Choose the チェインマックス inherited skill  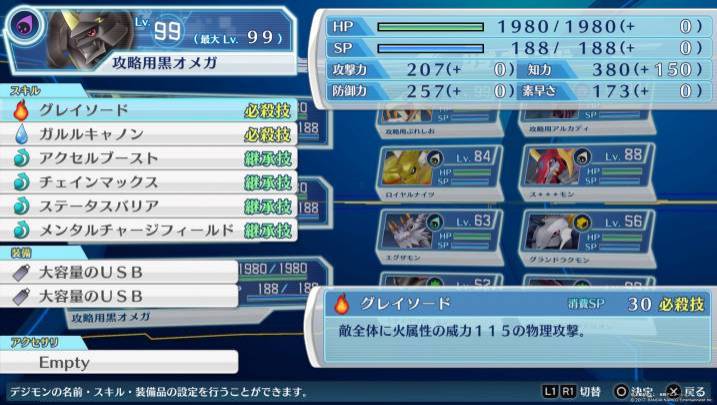click(x=150, y=182)
